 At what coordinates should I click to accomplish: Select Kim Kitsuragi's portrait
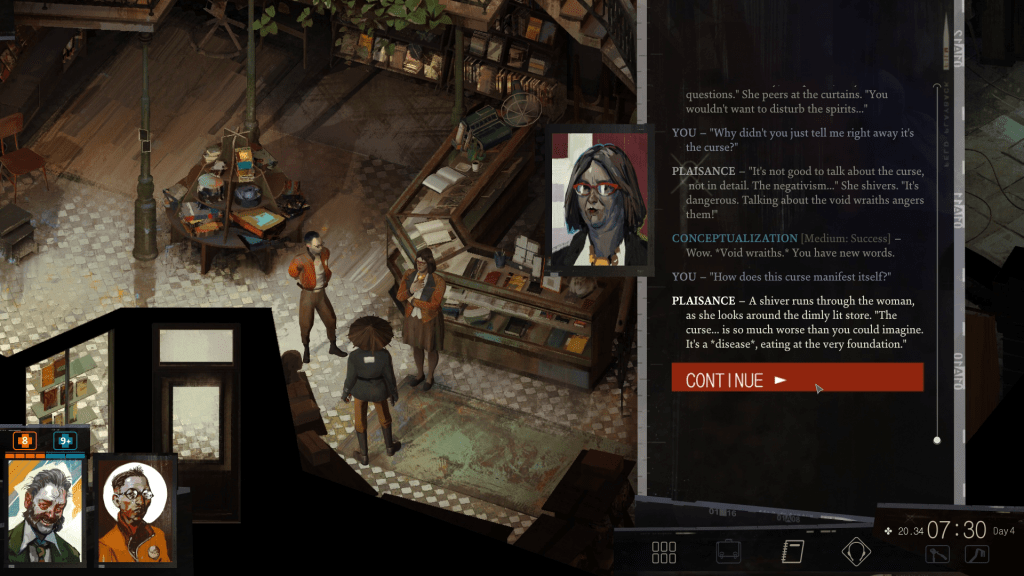click(x=134, y=510)
